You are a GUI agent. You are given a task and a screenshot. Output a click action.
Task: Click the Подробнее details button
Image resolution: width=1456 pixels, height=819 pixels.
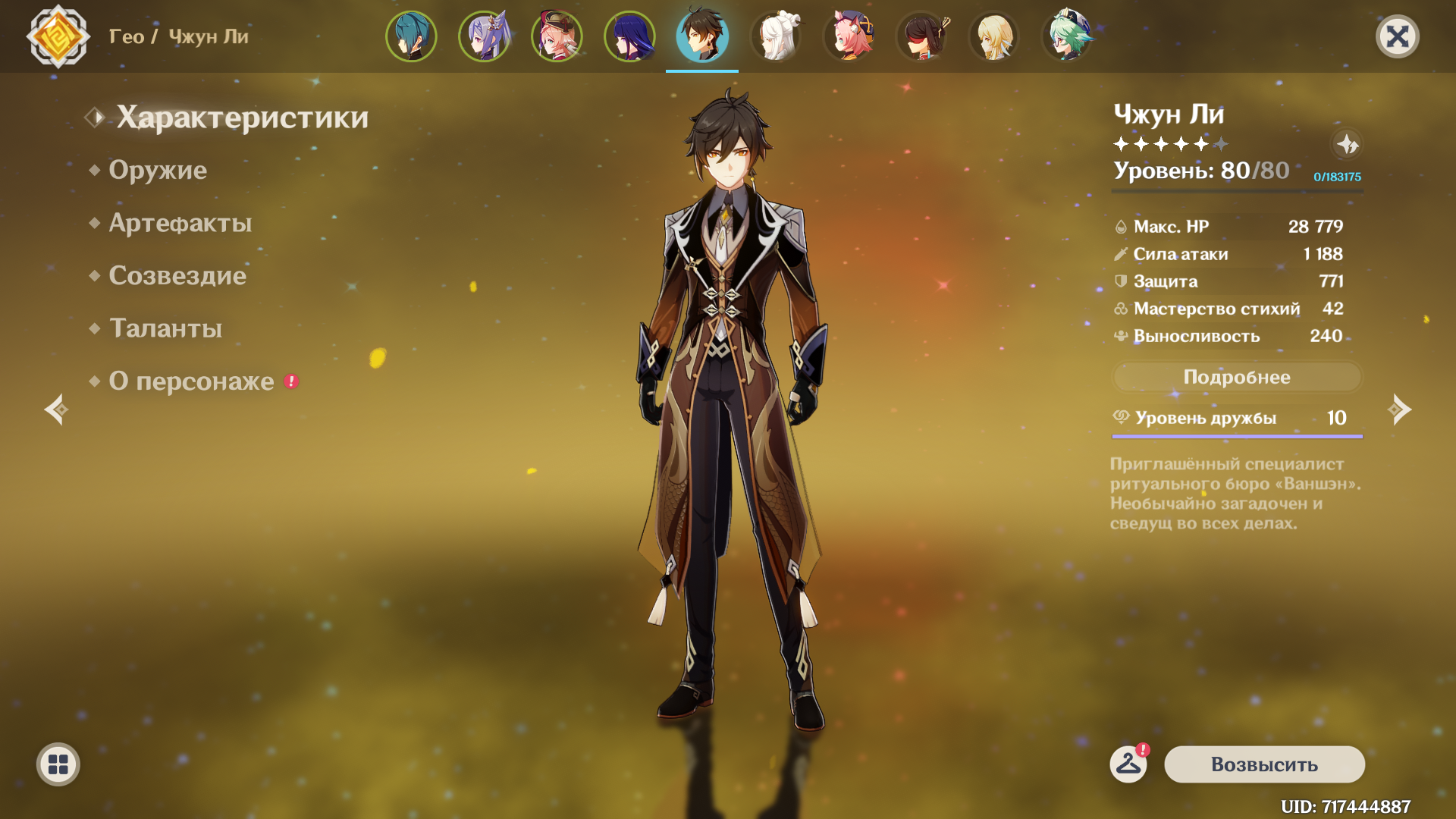pos(1236,377)
